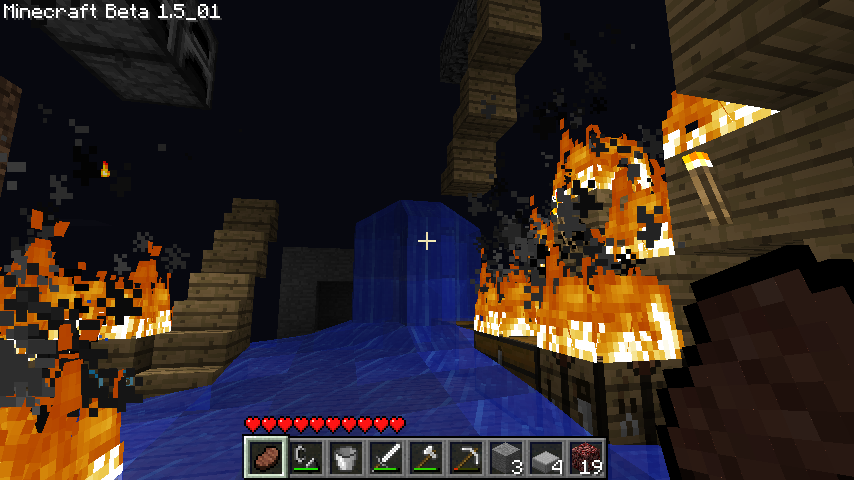Select the netherrack stack of 19
This screenshot has height=480, width=854.
[x=586, y=456]
